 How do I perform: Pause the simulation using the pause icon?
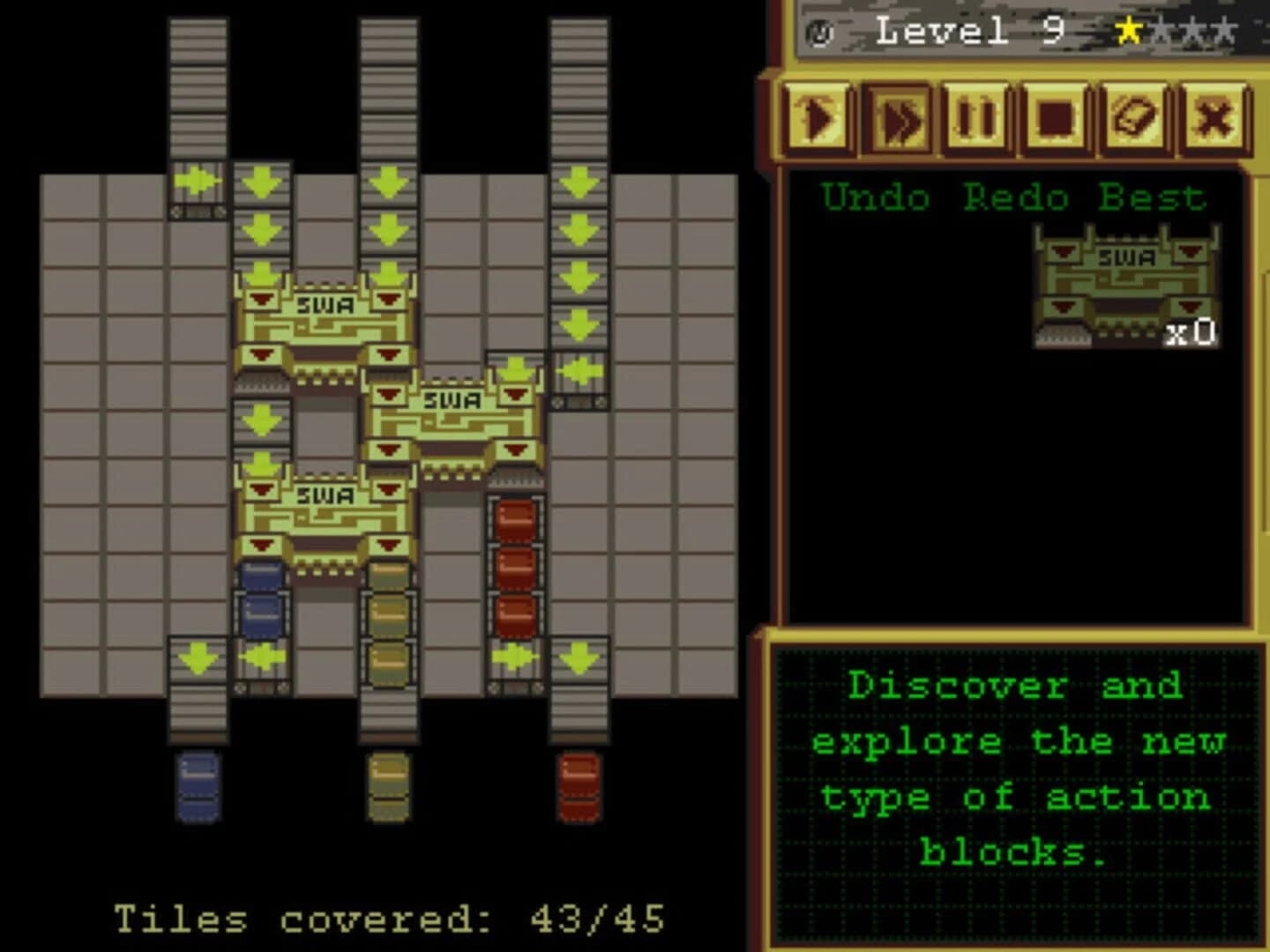(x=975, y=115)
